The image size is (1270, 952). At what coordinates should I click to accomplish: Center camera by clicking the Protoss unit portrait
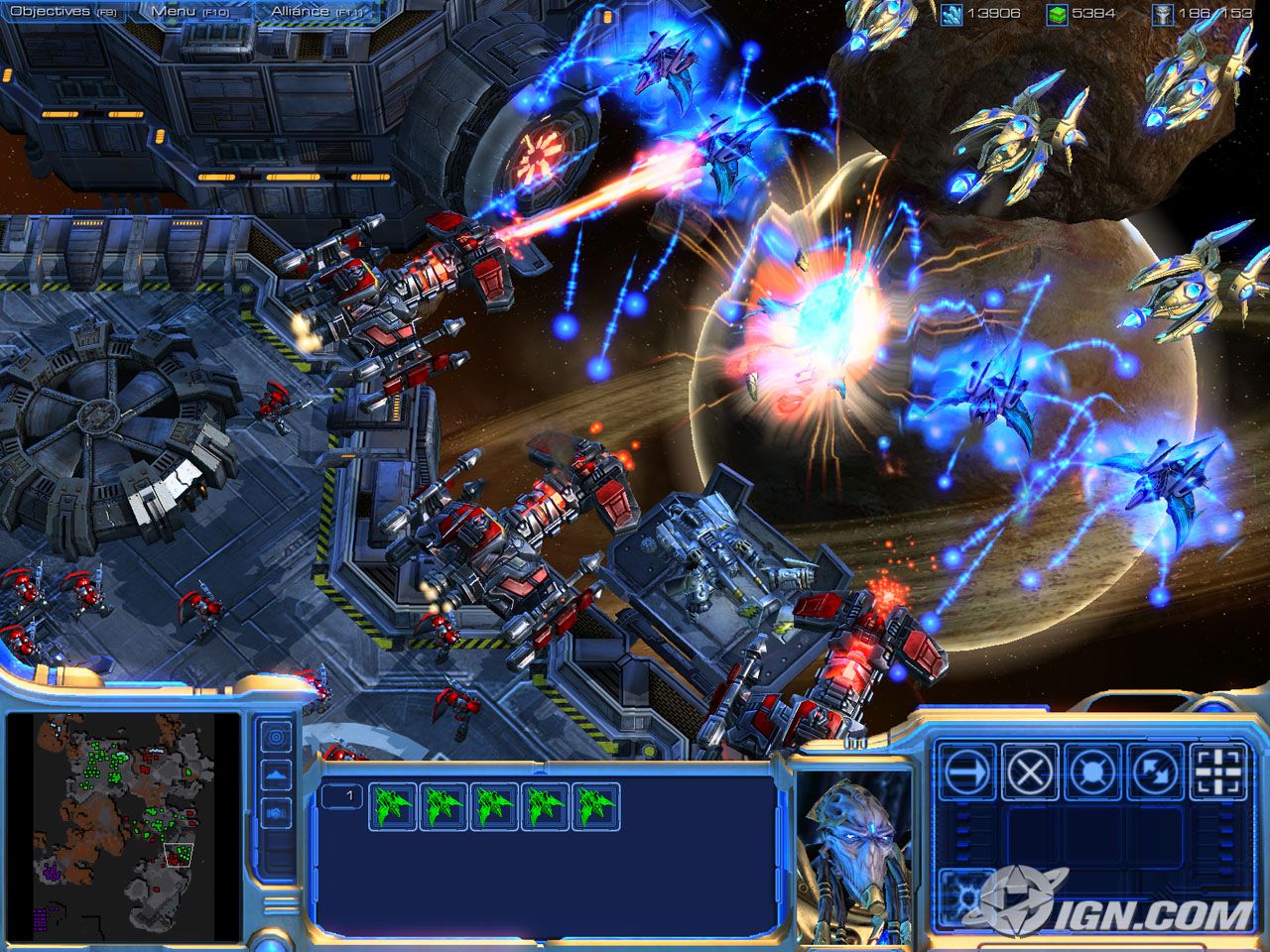[855, 843]
